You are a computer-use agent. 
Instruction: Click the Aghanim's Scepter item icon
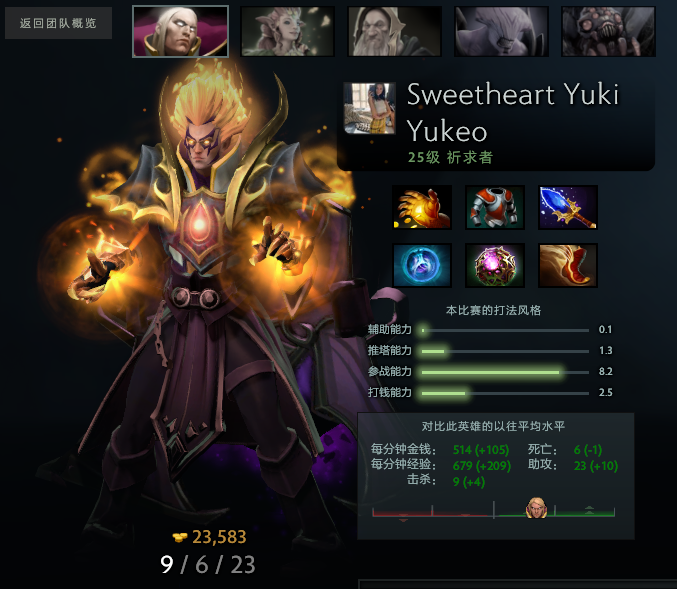coord(568,208)
